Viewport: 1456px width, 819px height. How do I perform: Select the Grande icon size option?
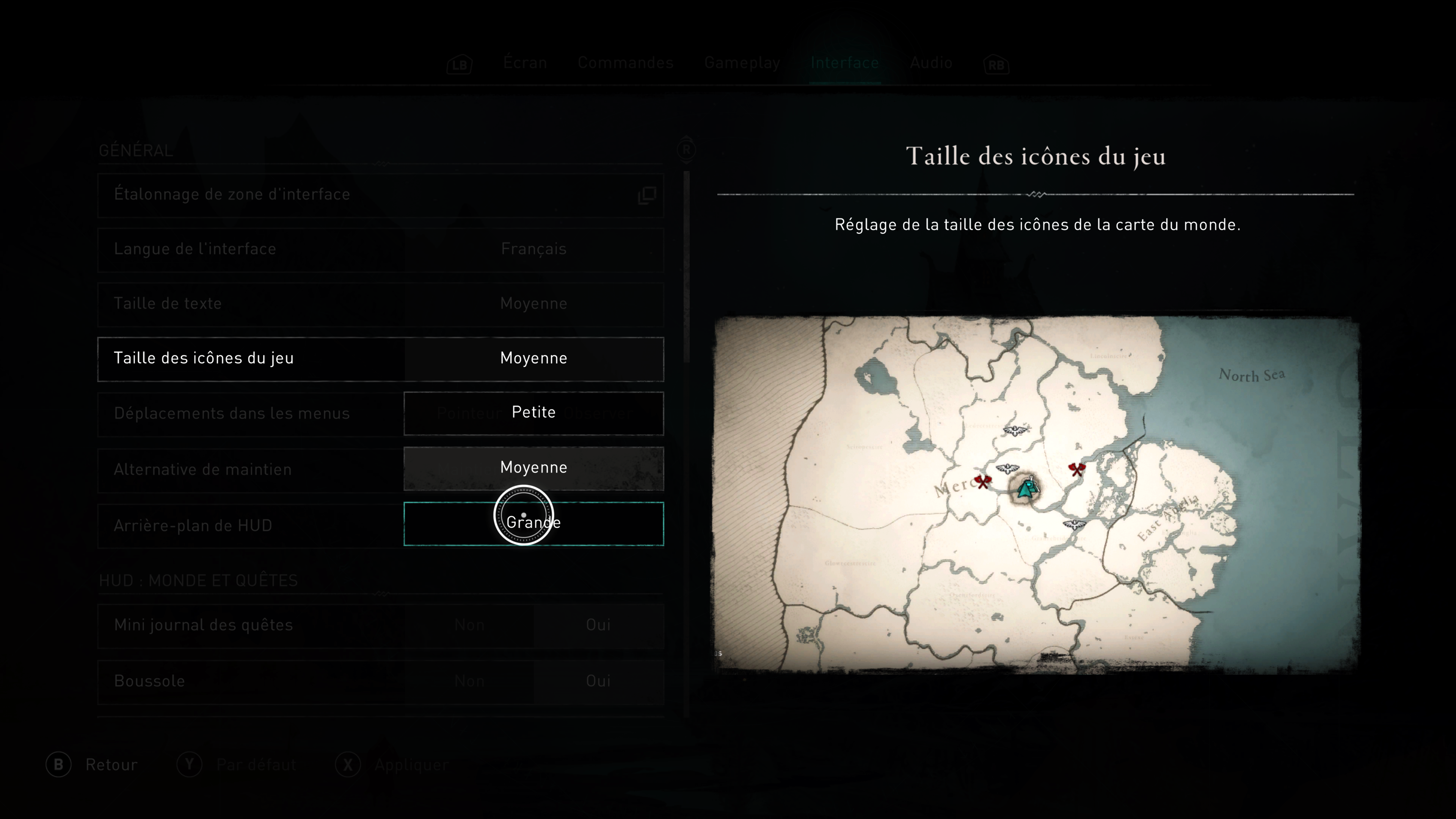[x=533, y=523]
